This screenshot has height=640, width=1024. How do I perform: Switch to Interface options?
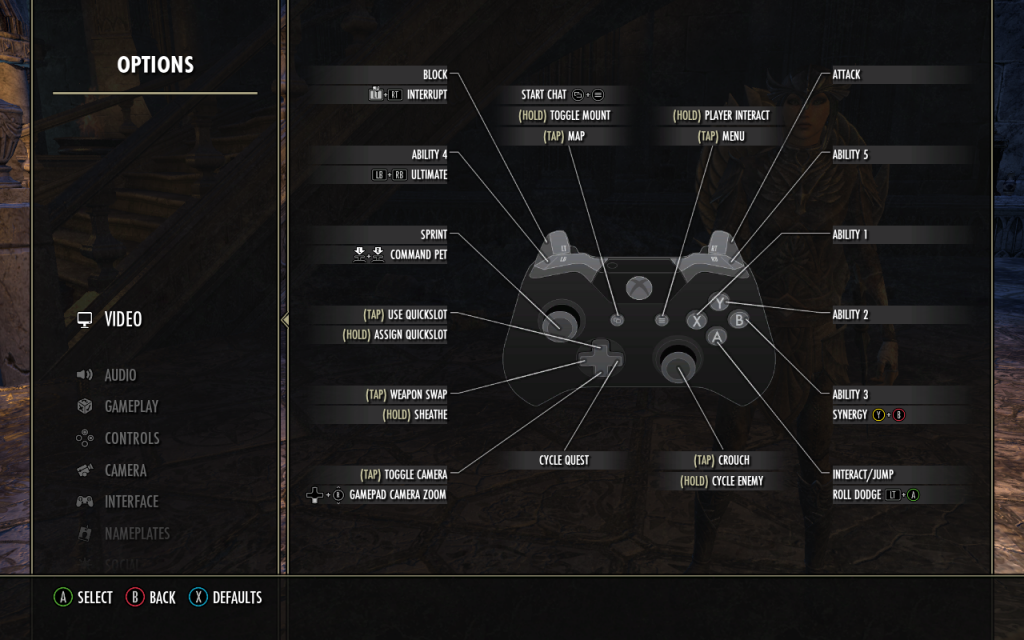(131, 502)
